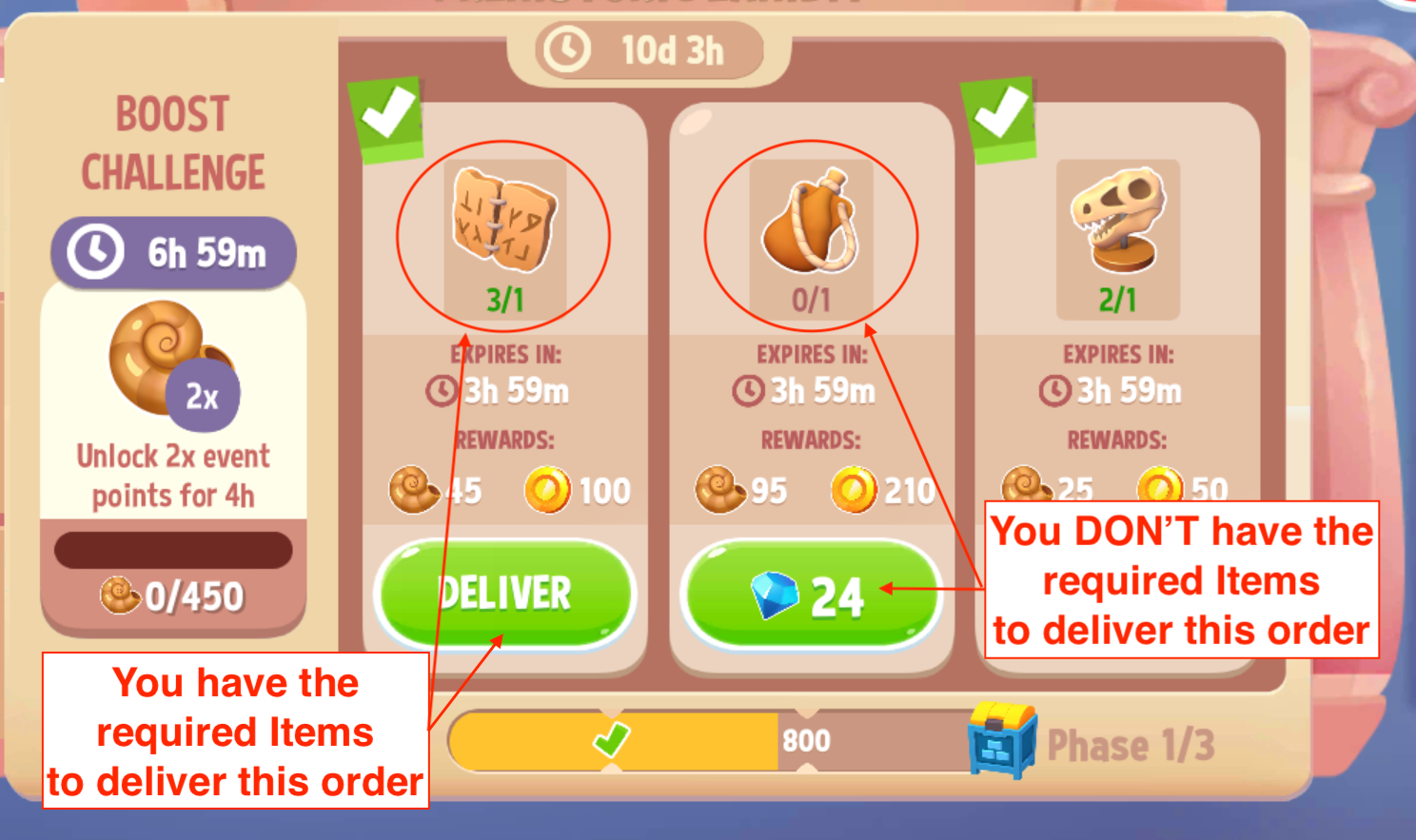The width and height of the screenshot is (1416, 840).
Task: Expand the Boost Challenge timer banner
Action: coord(174,250)
